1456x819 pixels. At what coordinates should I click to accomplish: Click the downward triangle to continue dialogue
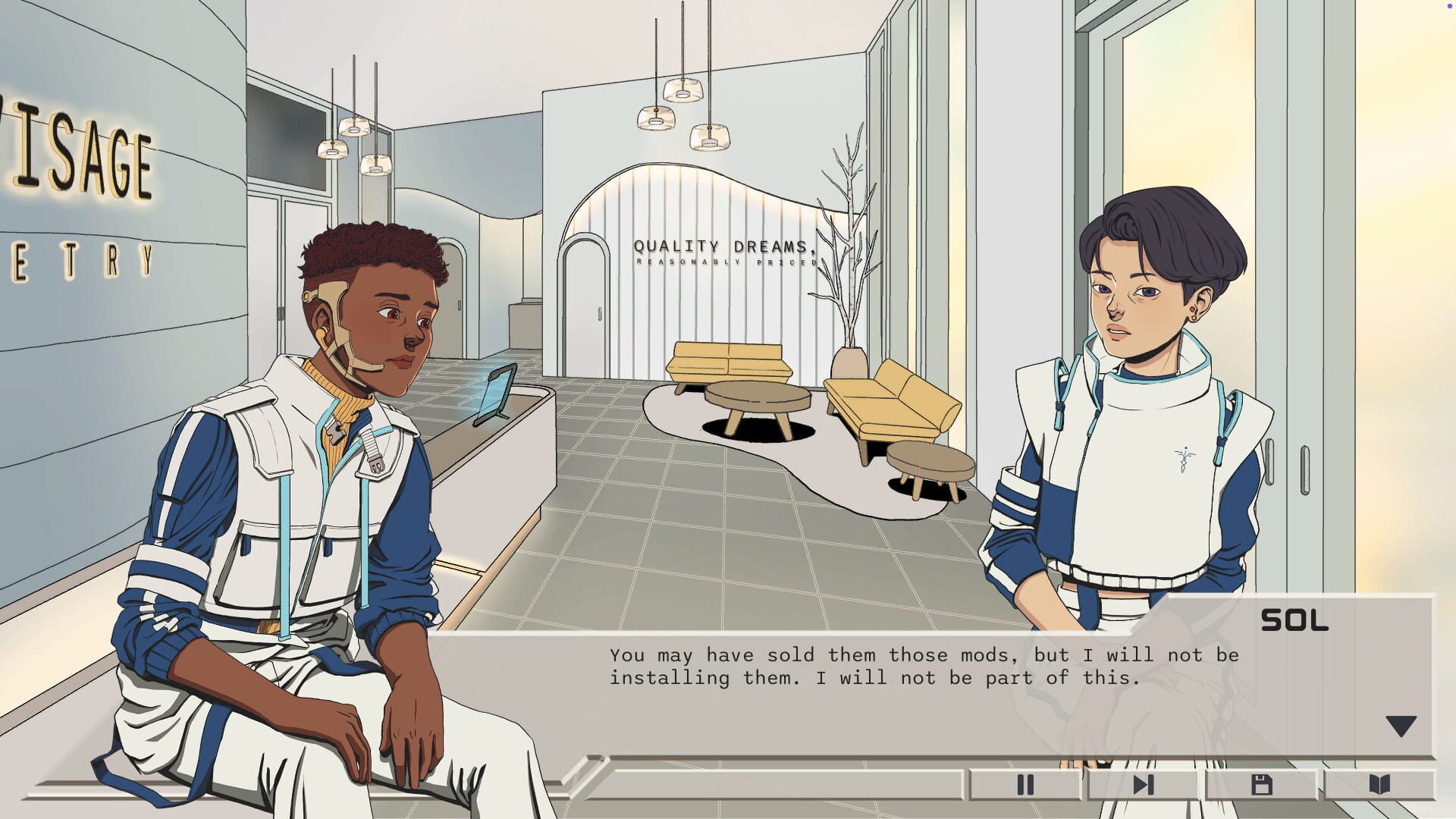tap(1401, 726)
